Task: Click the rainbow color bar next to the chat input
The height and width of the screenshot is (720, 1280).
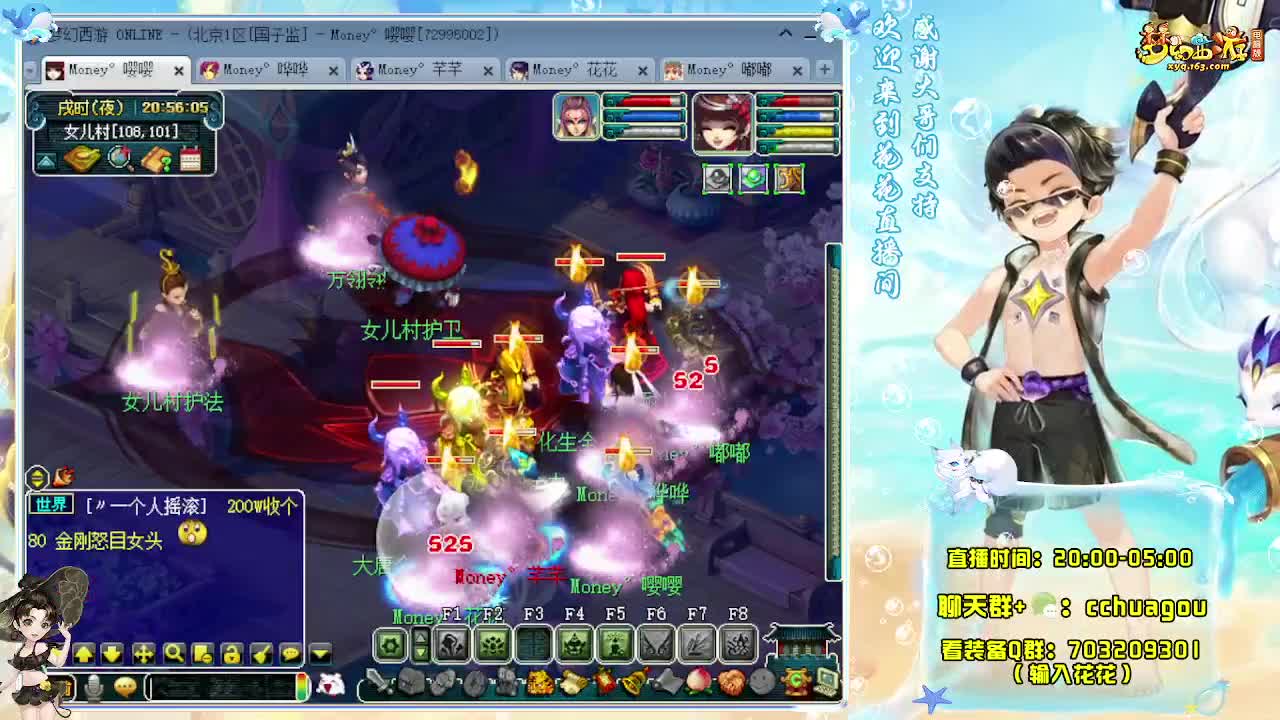Action: (x=302, y=686)
